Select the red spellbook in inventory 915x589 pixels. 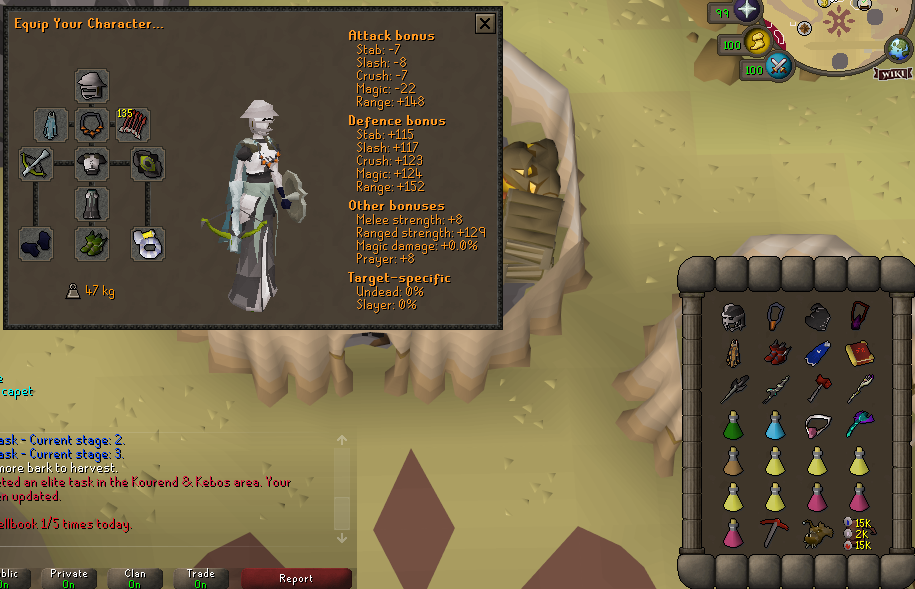pyautogui.click(x=859, y=353)
